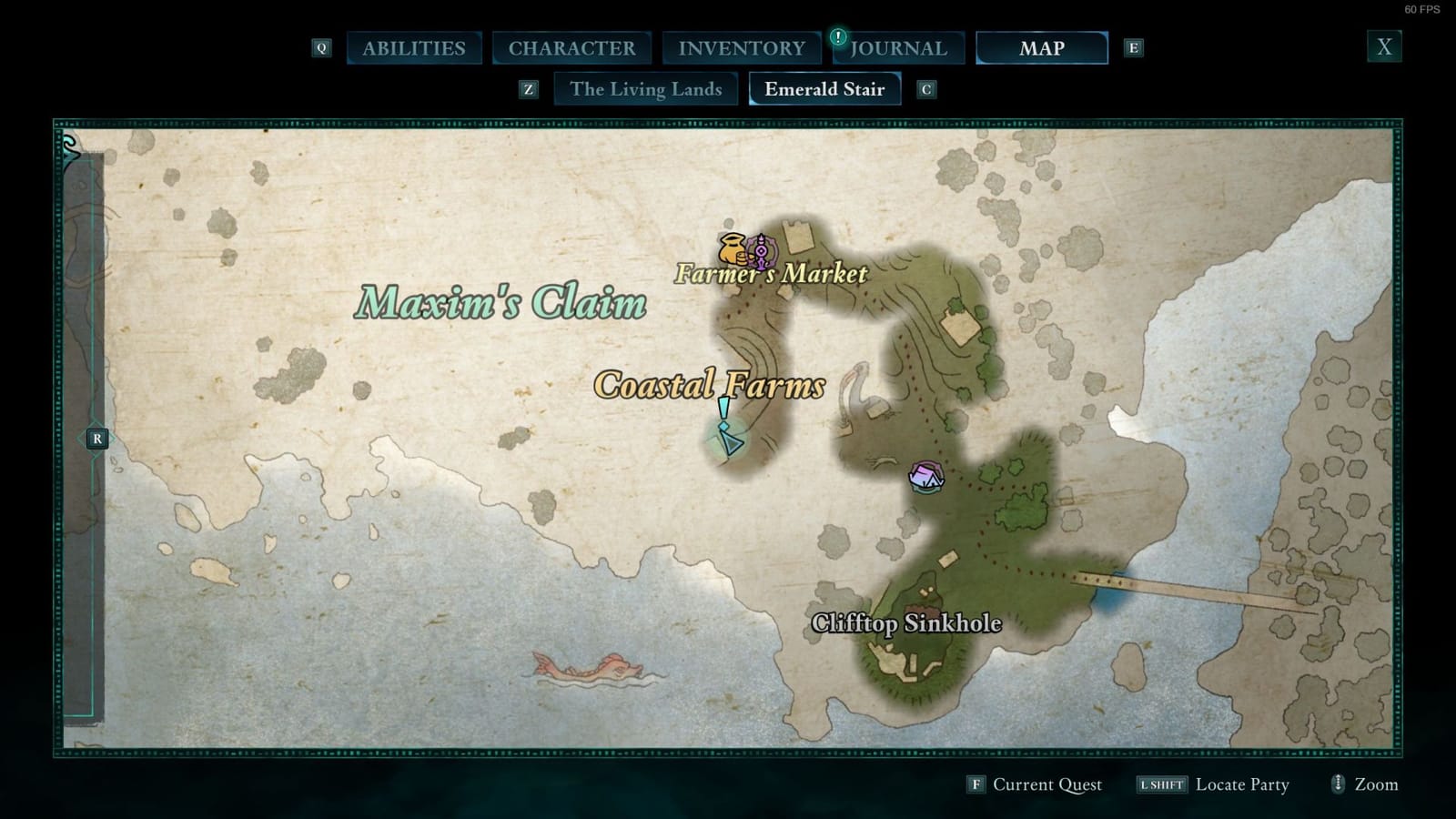Click the purple camp tent icon on the map

[x=926, y=477]
